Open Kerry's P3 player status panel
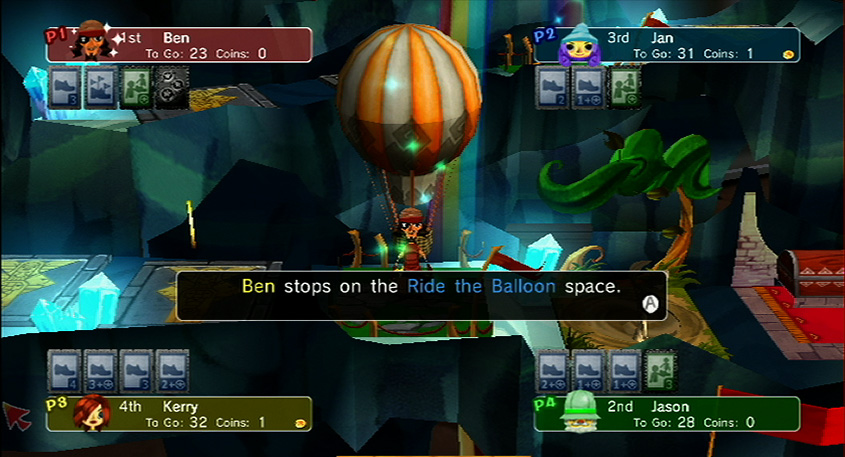Screen dimensions: 845x457 tap(180, 414)
